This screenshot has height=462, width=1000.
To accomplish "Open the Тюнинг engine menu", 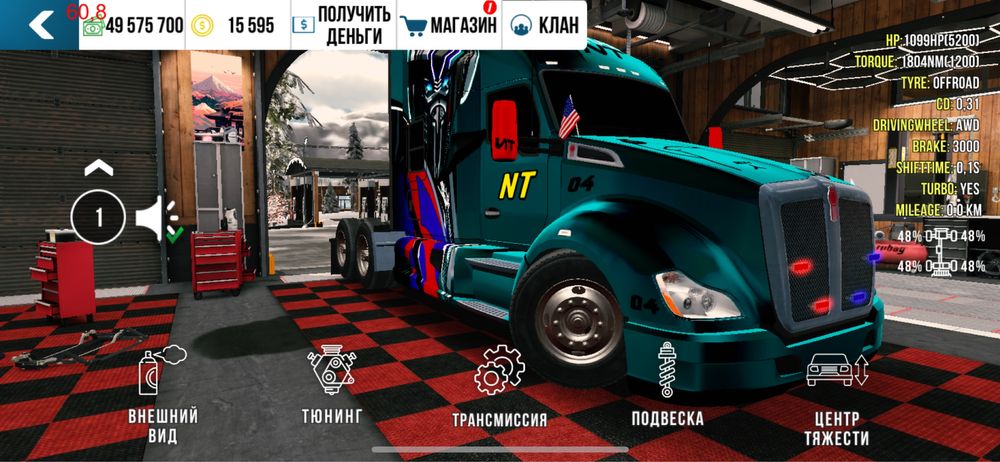I will 332,383.
